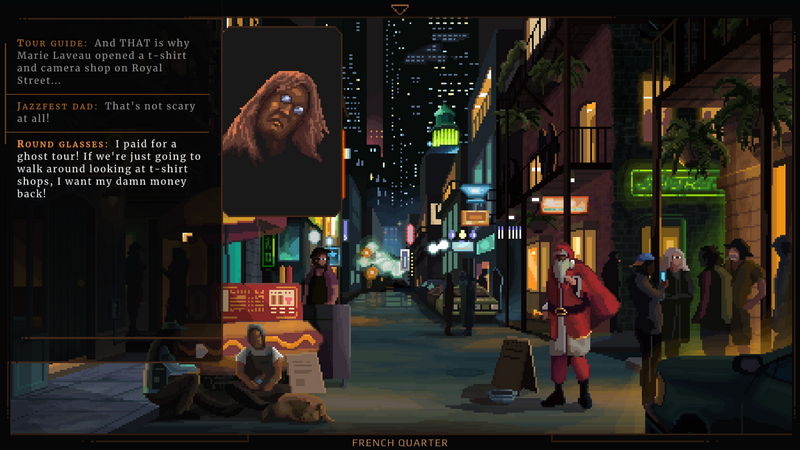Click the Round Glasses dialogue entry

point(110,167)
